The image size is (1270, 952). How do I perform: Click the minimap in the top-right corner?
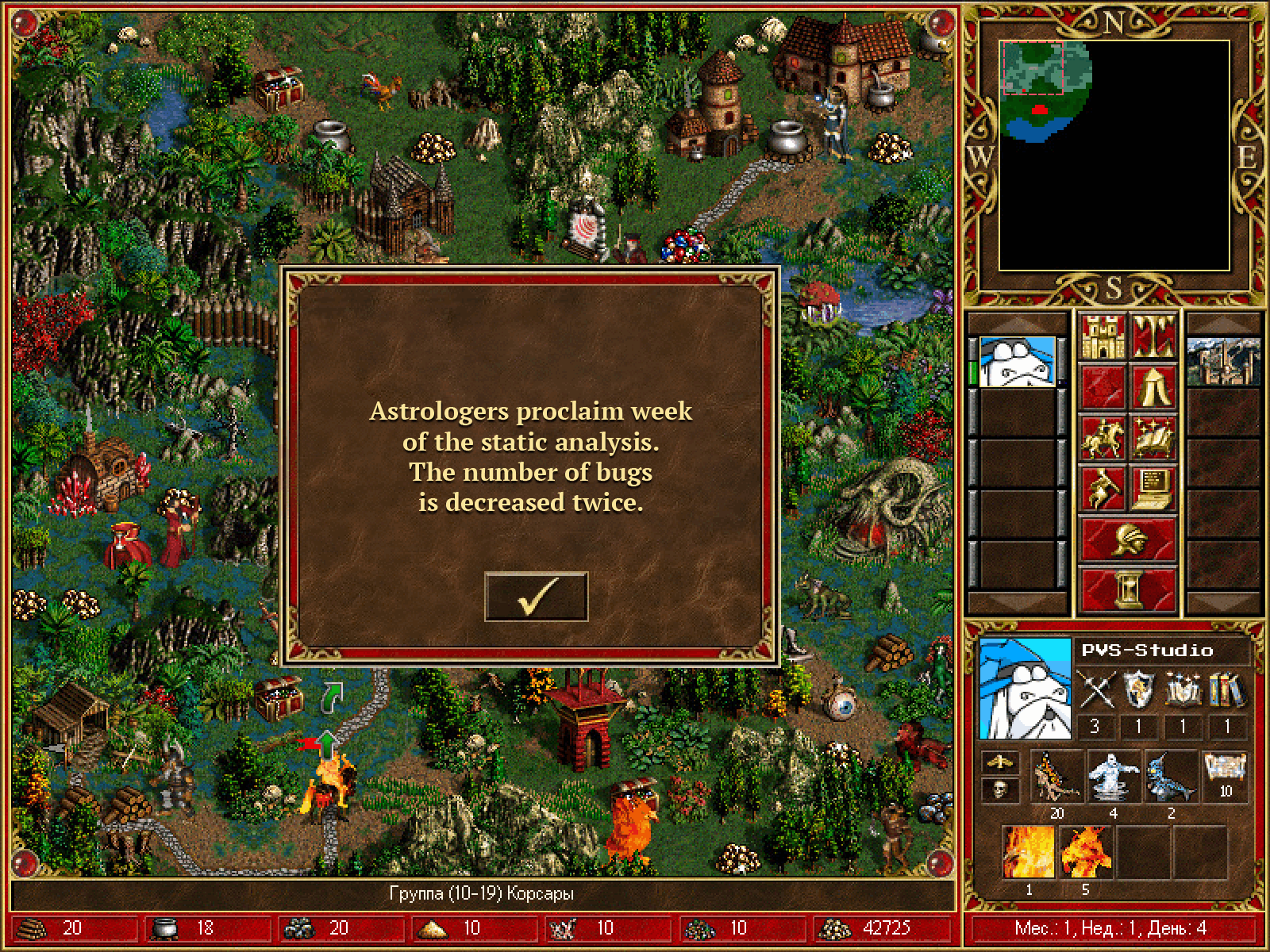(1114, 155)
